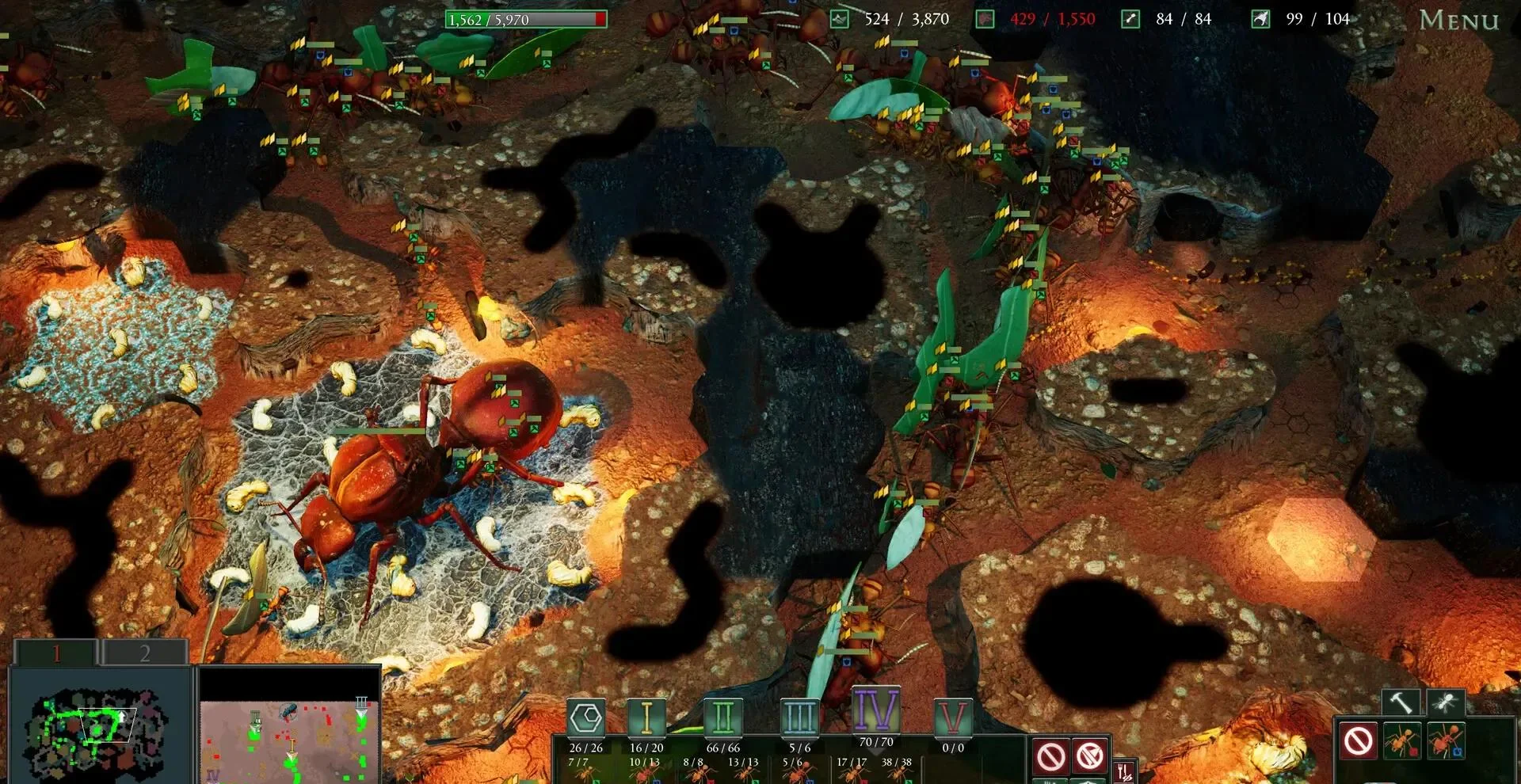This screenshot has width=1521, height=784.
Task: Select pheromone group III
Action: [x=799, y=719]
